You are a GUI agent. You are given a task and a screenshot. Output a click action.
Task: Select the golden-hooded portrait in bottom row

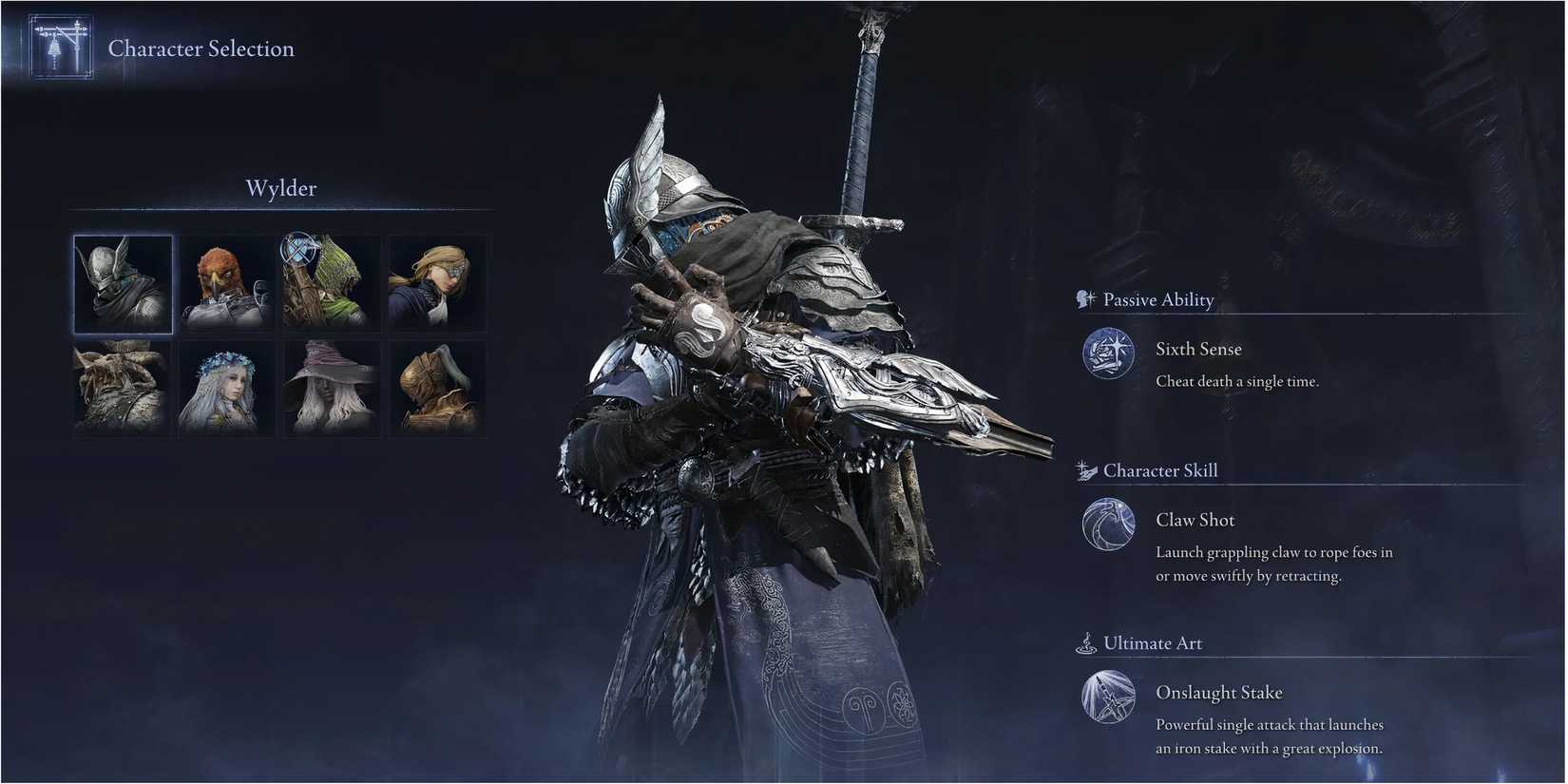point(436,390)
